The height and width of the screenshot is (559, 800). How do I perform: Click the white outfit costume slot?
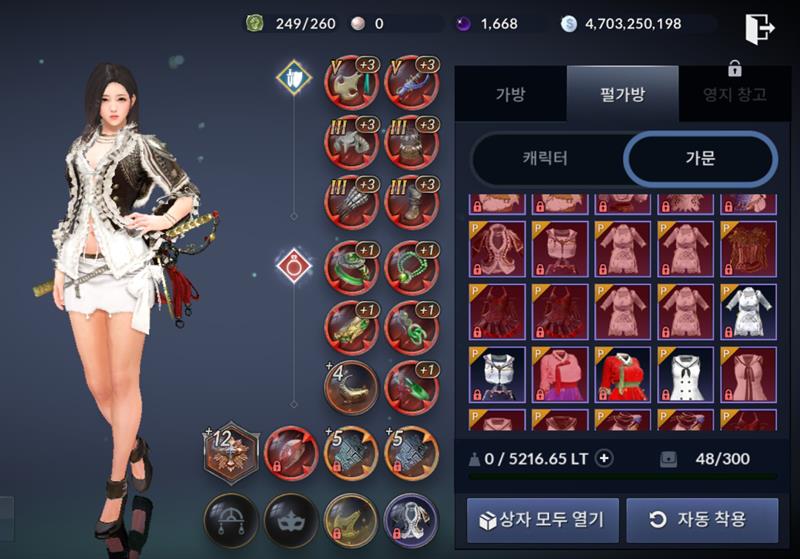[411, 519]
